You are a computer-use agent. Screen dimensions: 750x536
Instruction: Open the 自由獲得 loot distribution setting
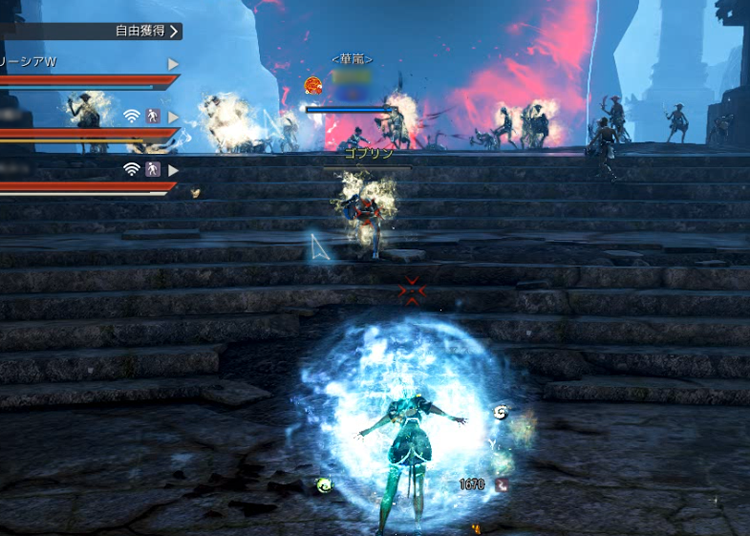[147, 31]
